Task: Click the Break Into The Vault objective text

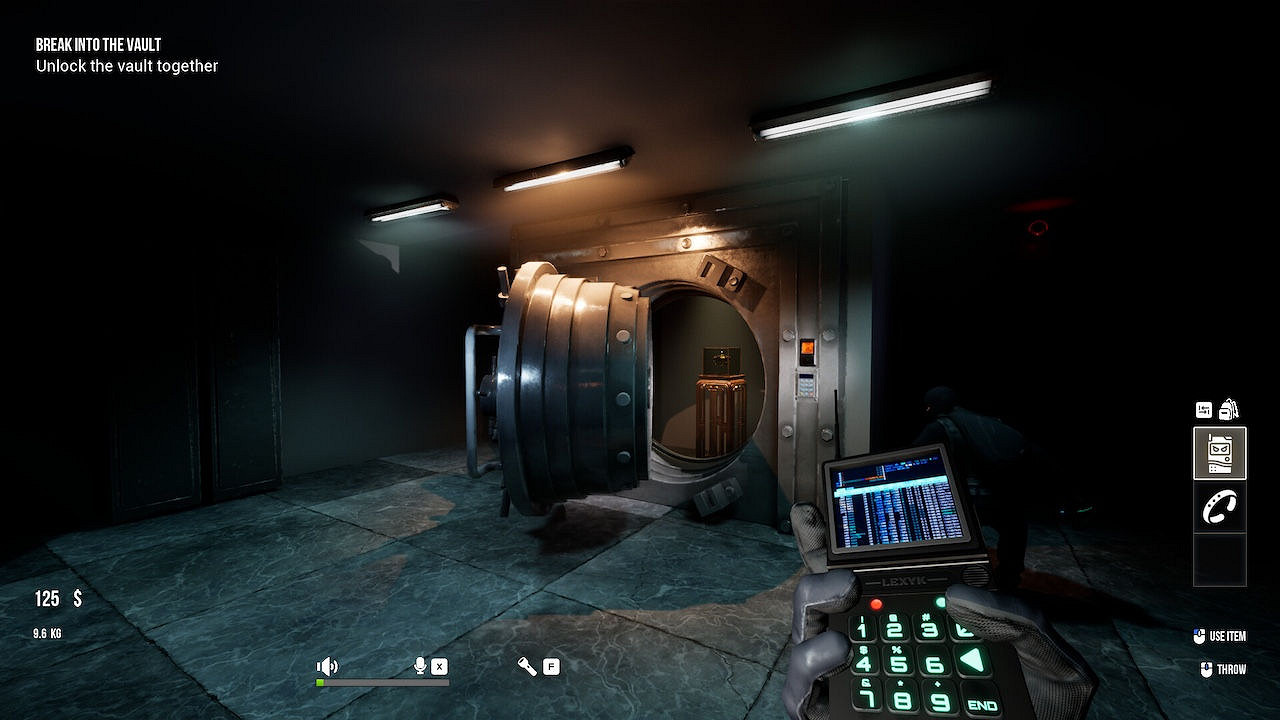Action: click(x=97, y=44)
